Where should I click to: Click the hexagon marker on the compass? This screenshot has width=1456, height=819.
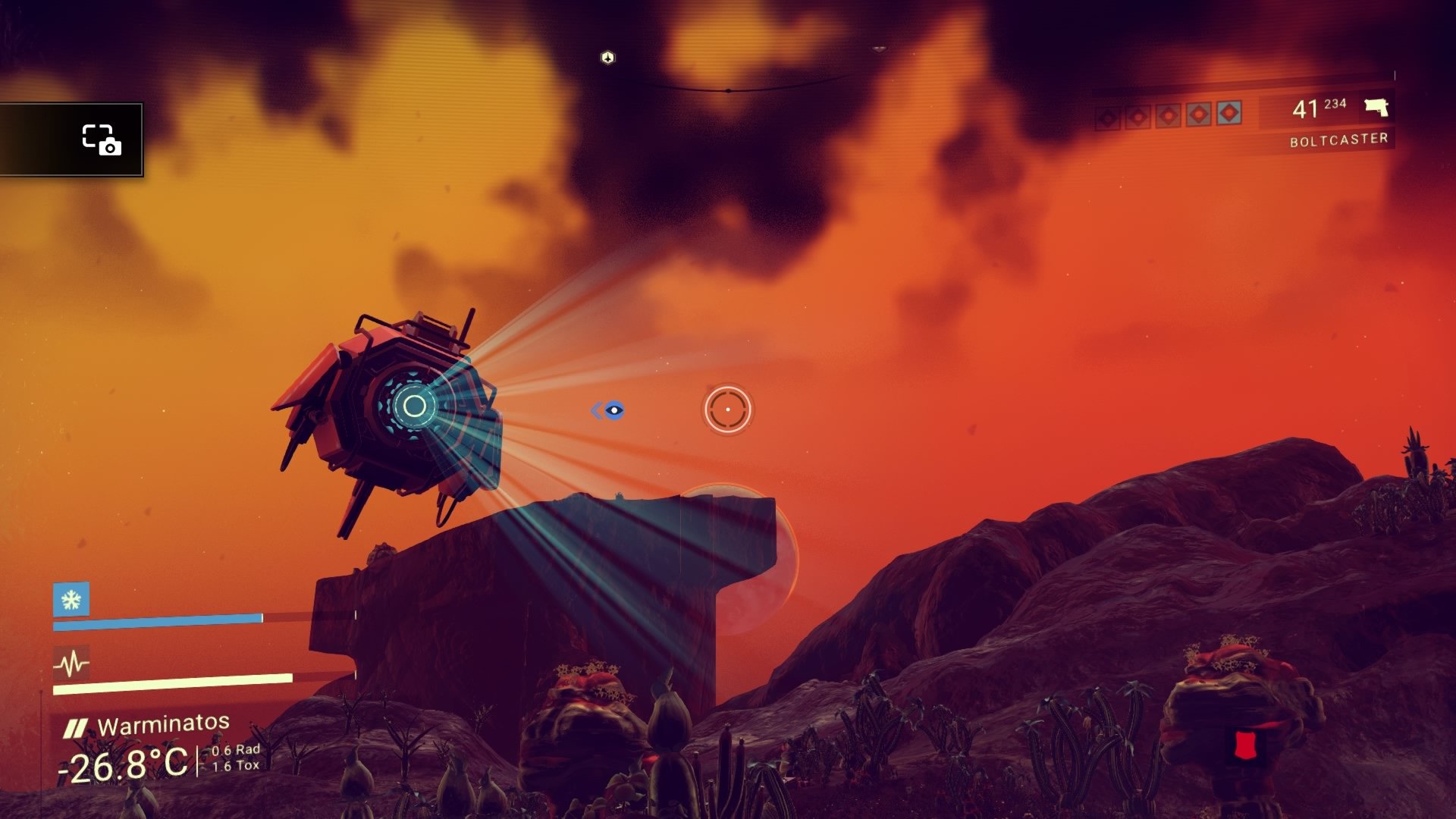[x=607, y=58]
